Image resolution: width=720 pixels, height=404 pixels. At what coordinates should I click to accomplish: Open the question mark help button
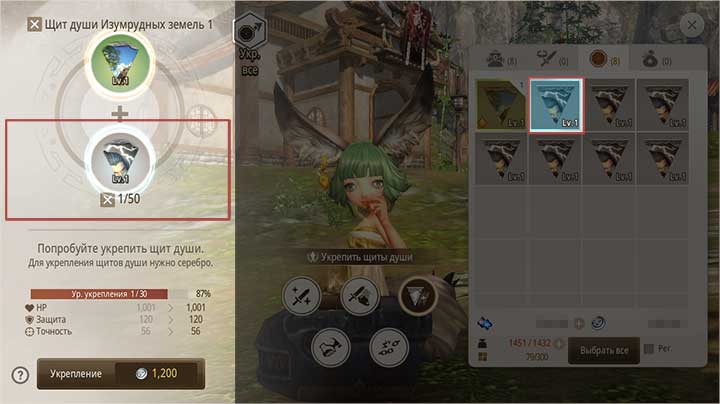[x=20, y=375]
